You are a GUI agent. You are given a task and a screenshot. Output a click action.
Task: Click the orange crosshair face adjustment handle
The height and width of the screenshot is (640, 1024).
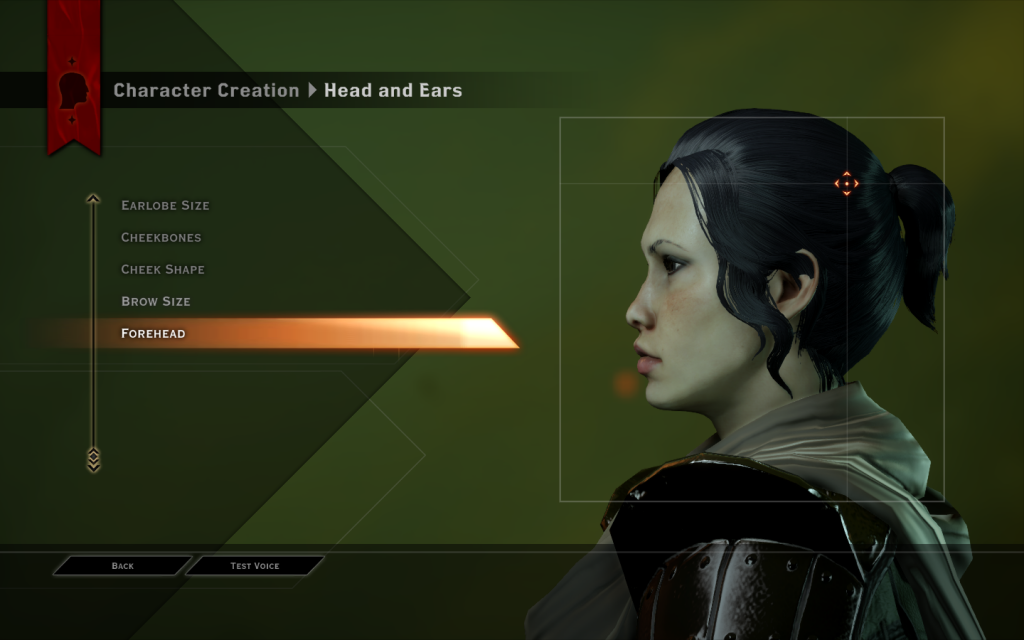(x=846, y=183)
